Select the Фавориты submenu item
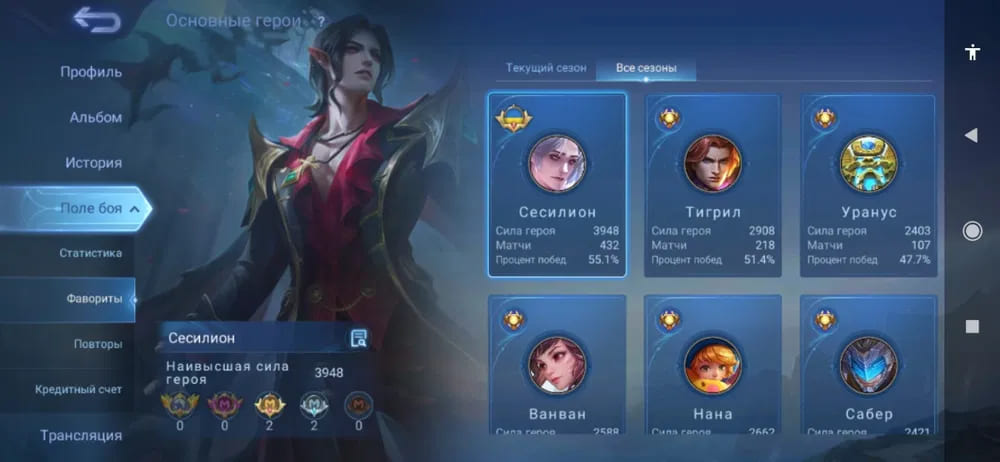 94,298
